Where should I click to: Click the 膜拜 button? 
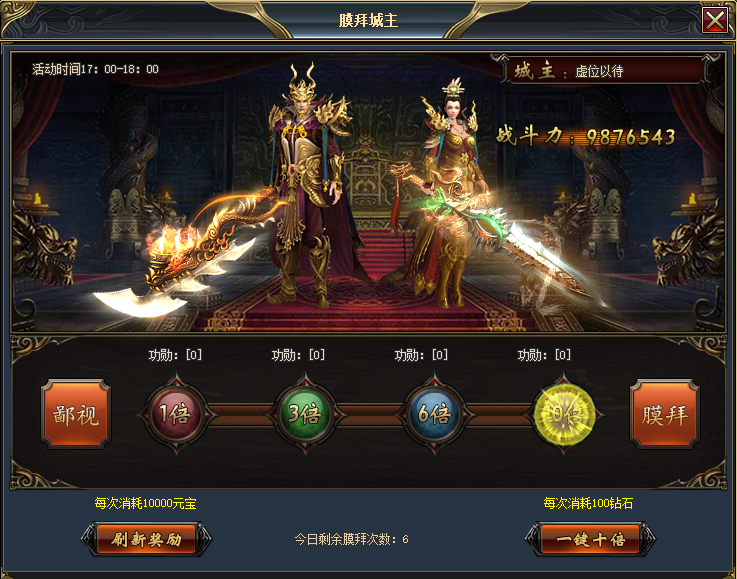(x=664, y=414)
